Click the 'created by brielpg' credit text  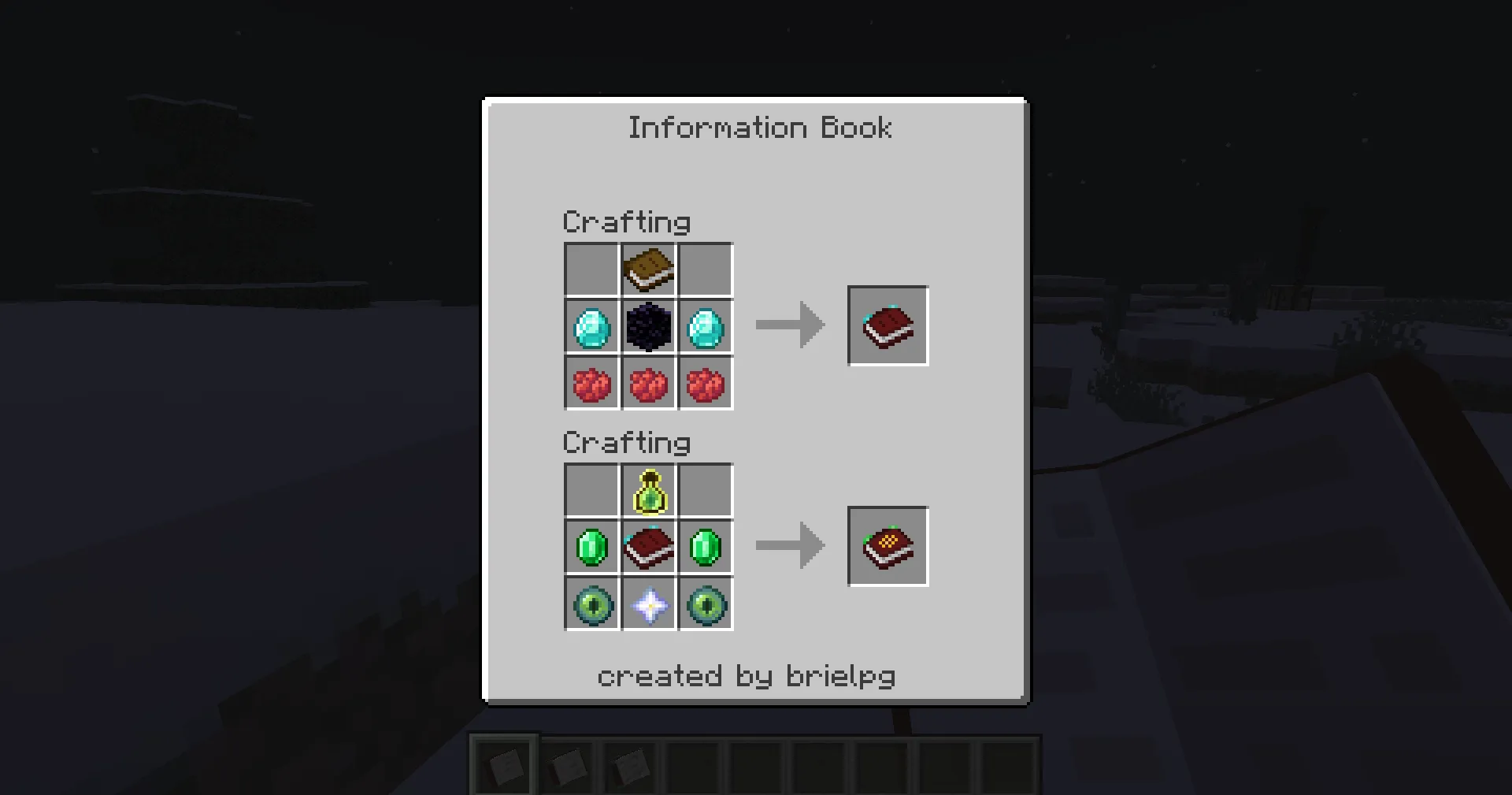(748, 675)
